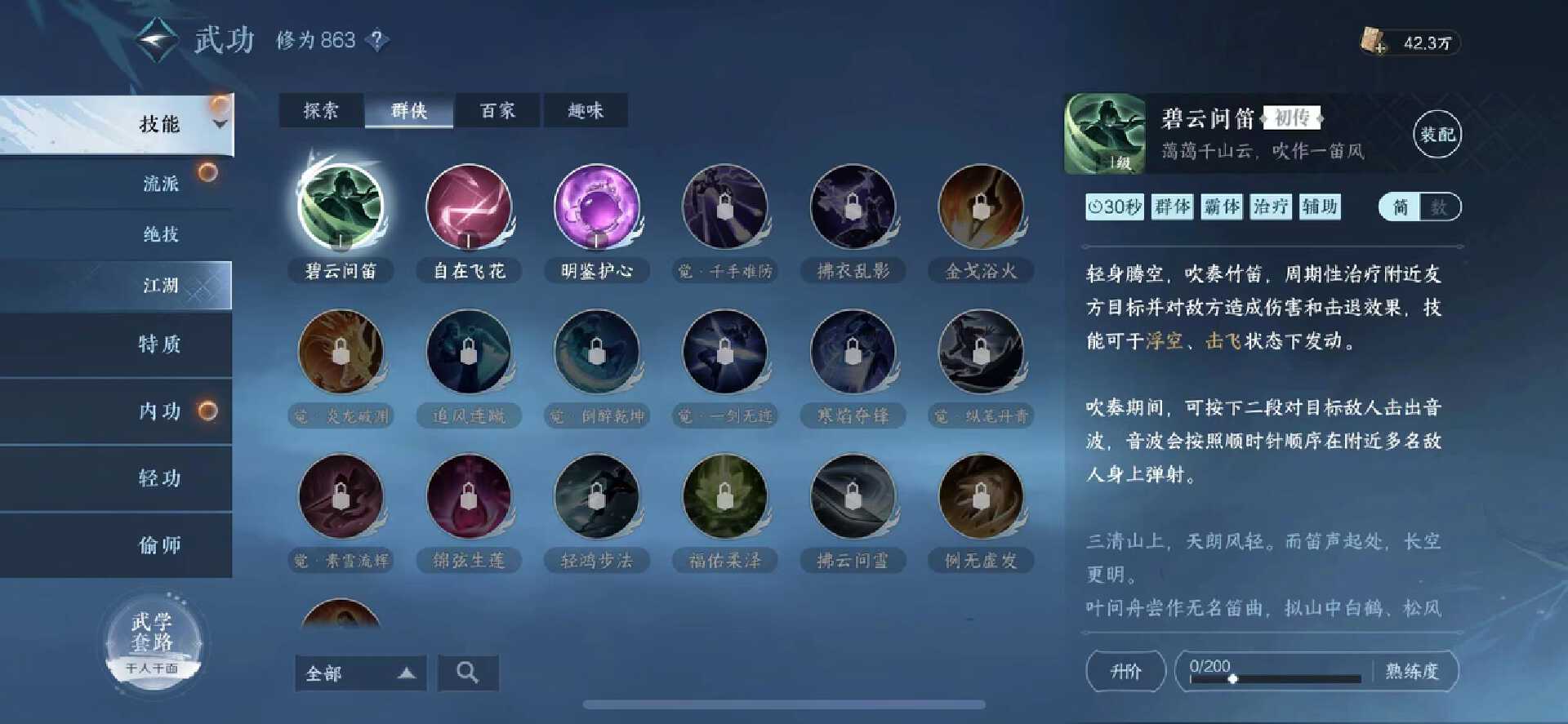Collapse the 技能 sidebar section
Viewport: 1568px width, 724px height.
217,124
